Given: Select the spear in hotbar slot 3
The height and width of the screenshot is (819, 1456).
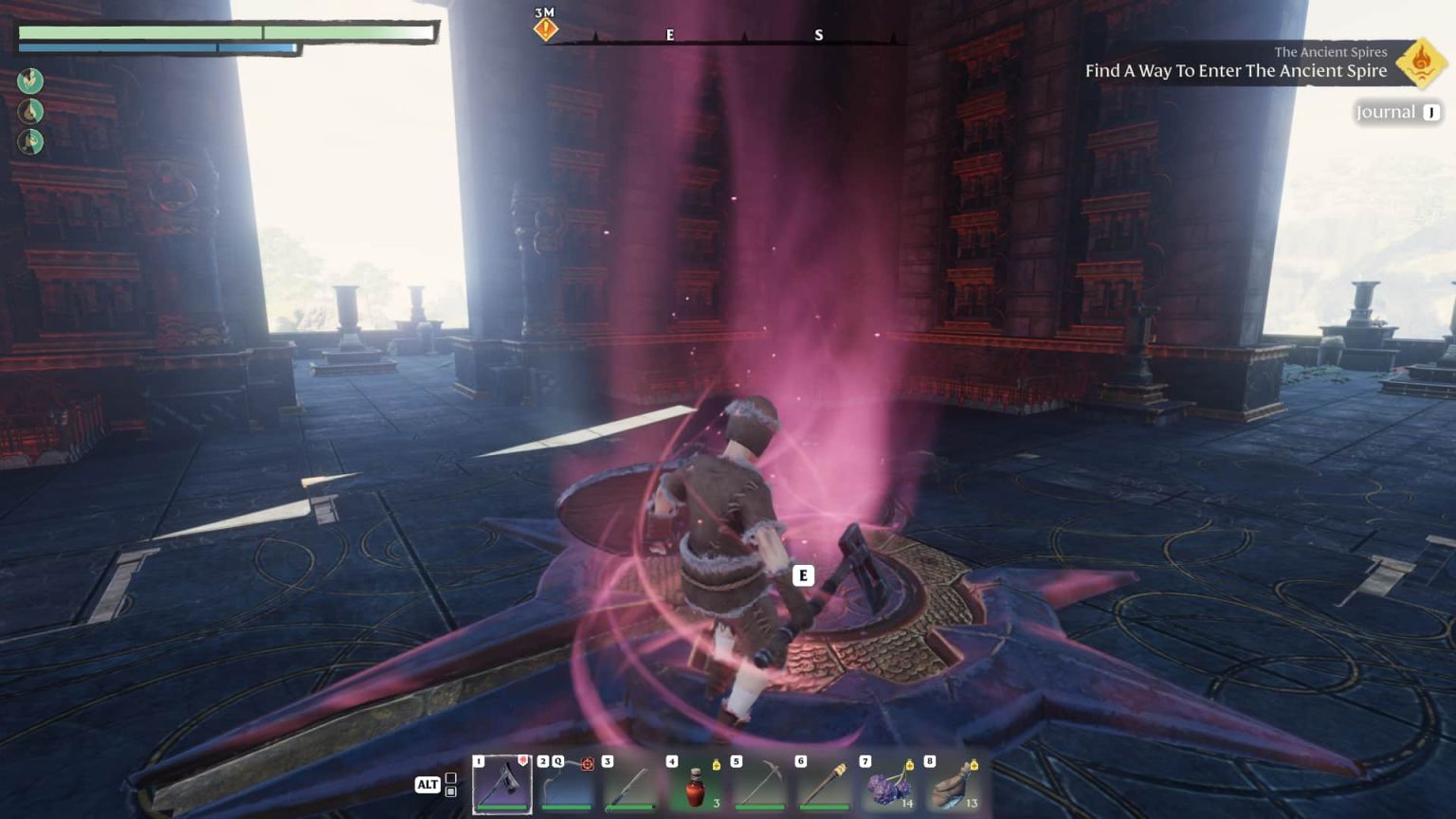Looking at the screenshot, I should [x=631, y=785].
